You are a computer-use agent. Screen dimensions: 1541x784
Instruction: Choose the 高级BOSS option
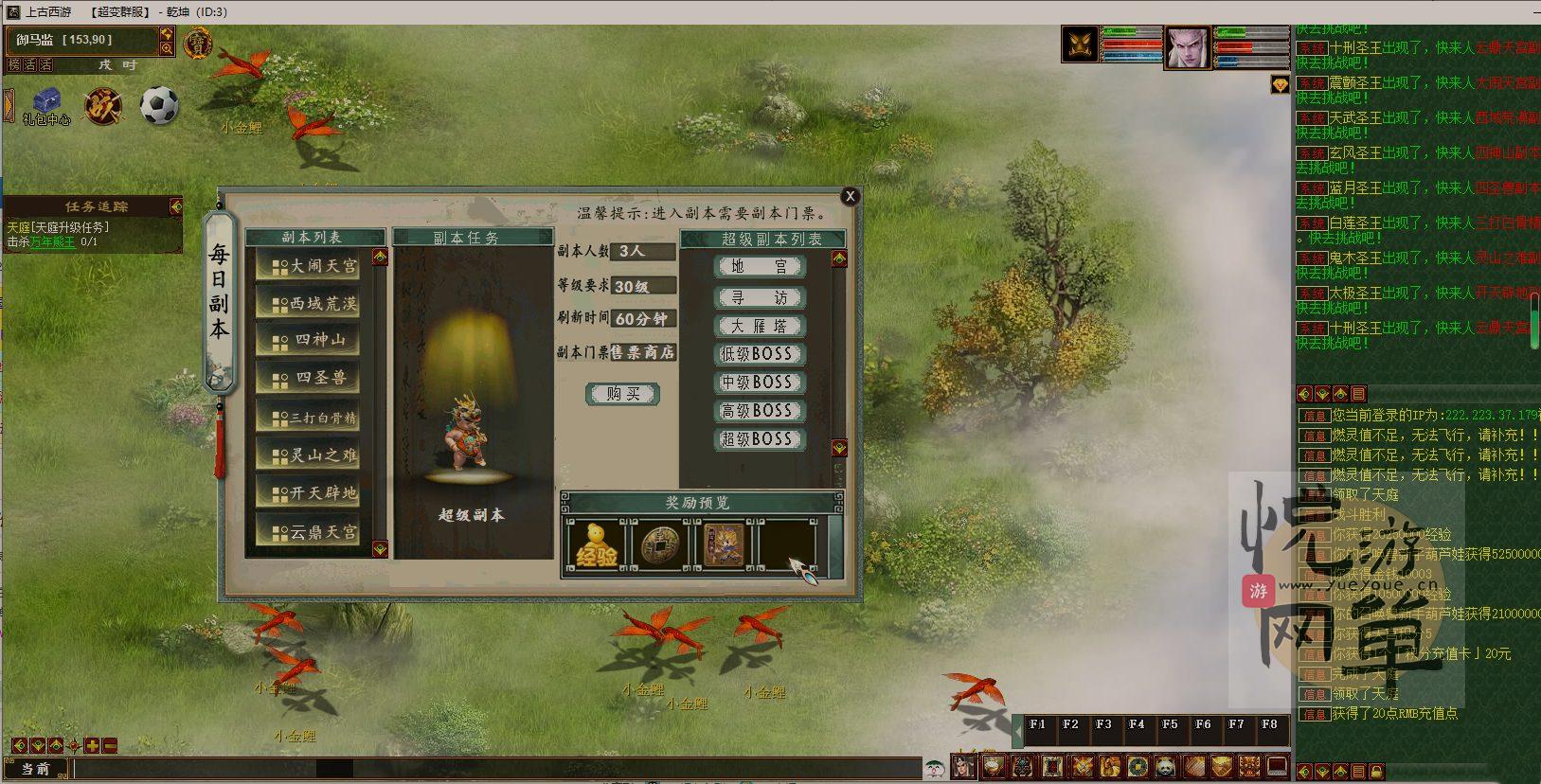tap(759, 411)
